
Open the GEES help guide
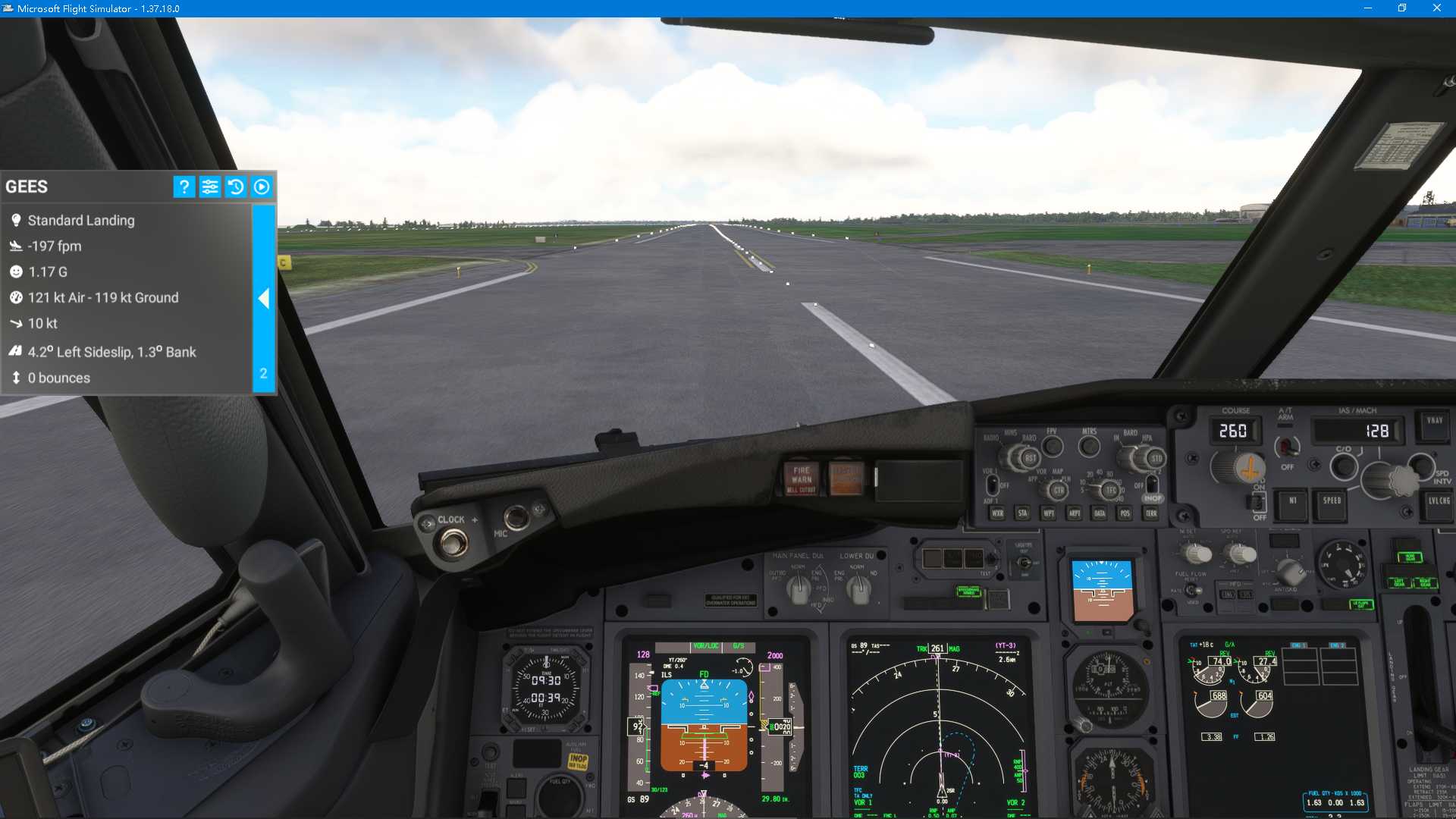[184, 187]
